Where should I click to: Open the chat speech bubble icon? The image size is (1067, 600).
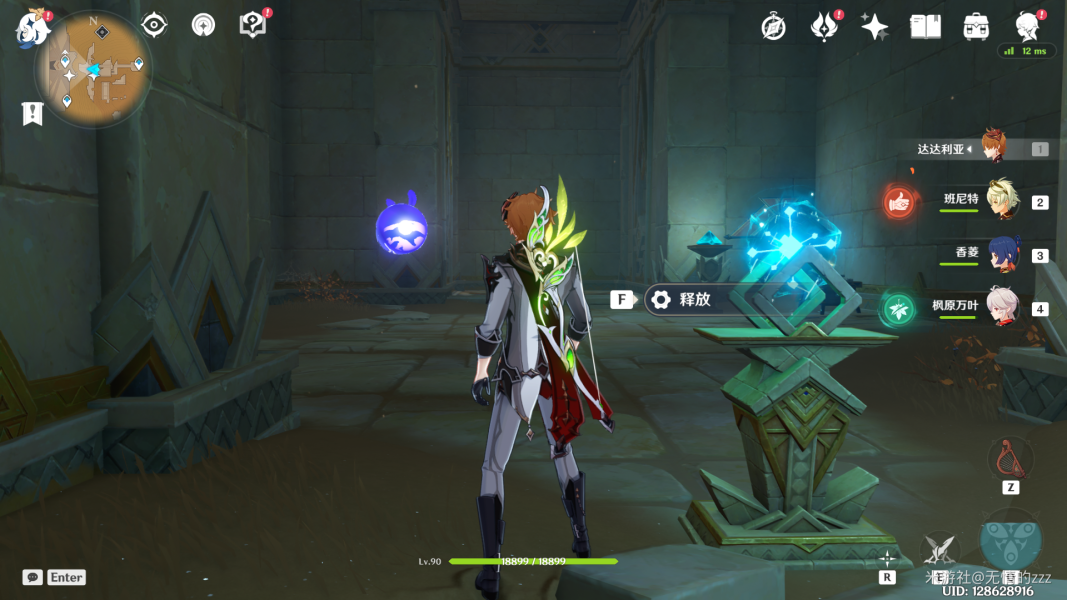click(33, 577)
